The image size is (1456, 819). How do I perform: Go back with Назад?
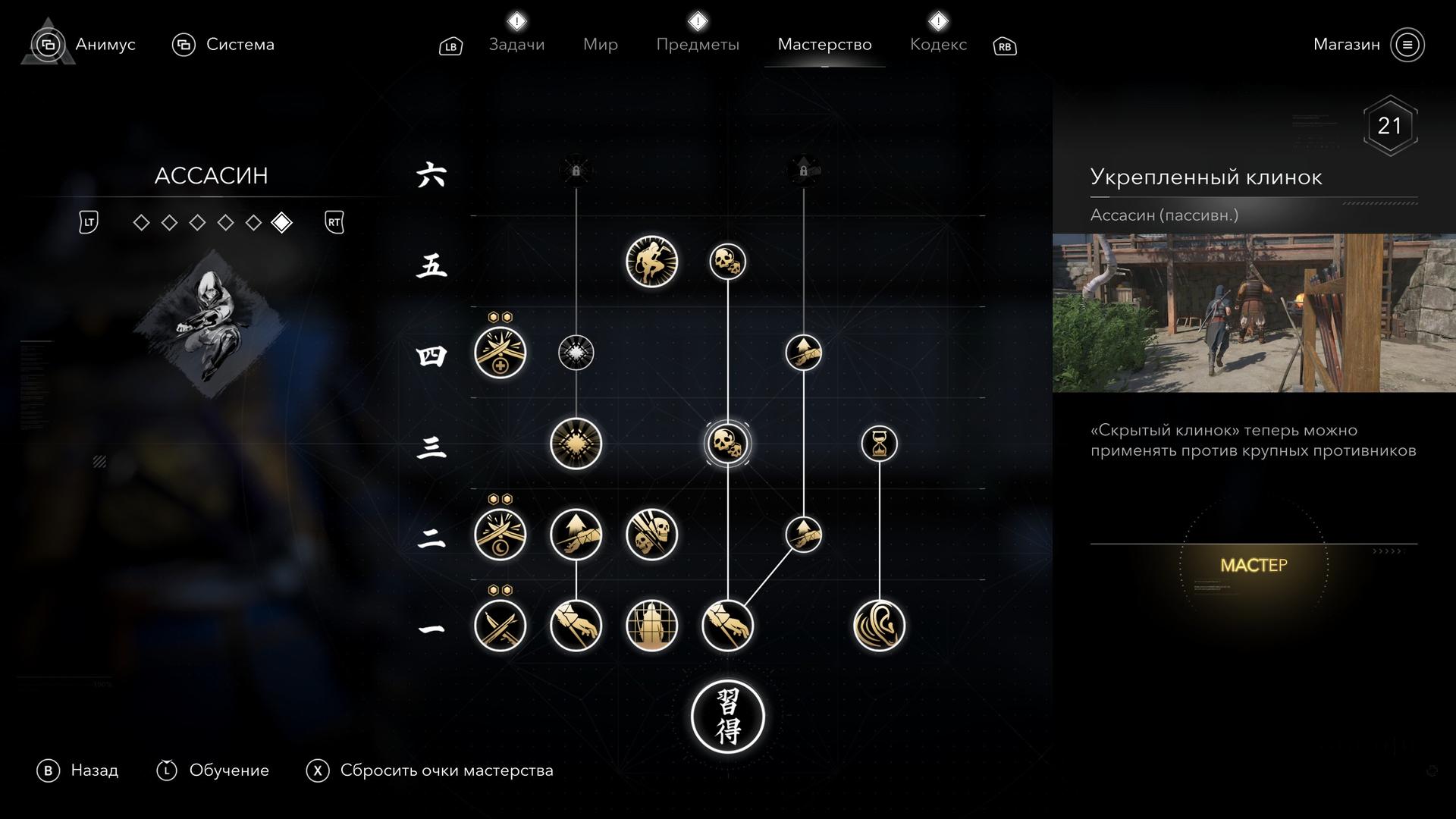click(93, 770)
